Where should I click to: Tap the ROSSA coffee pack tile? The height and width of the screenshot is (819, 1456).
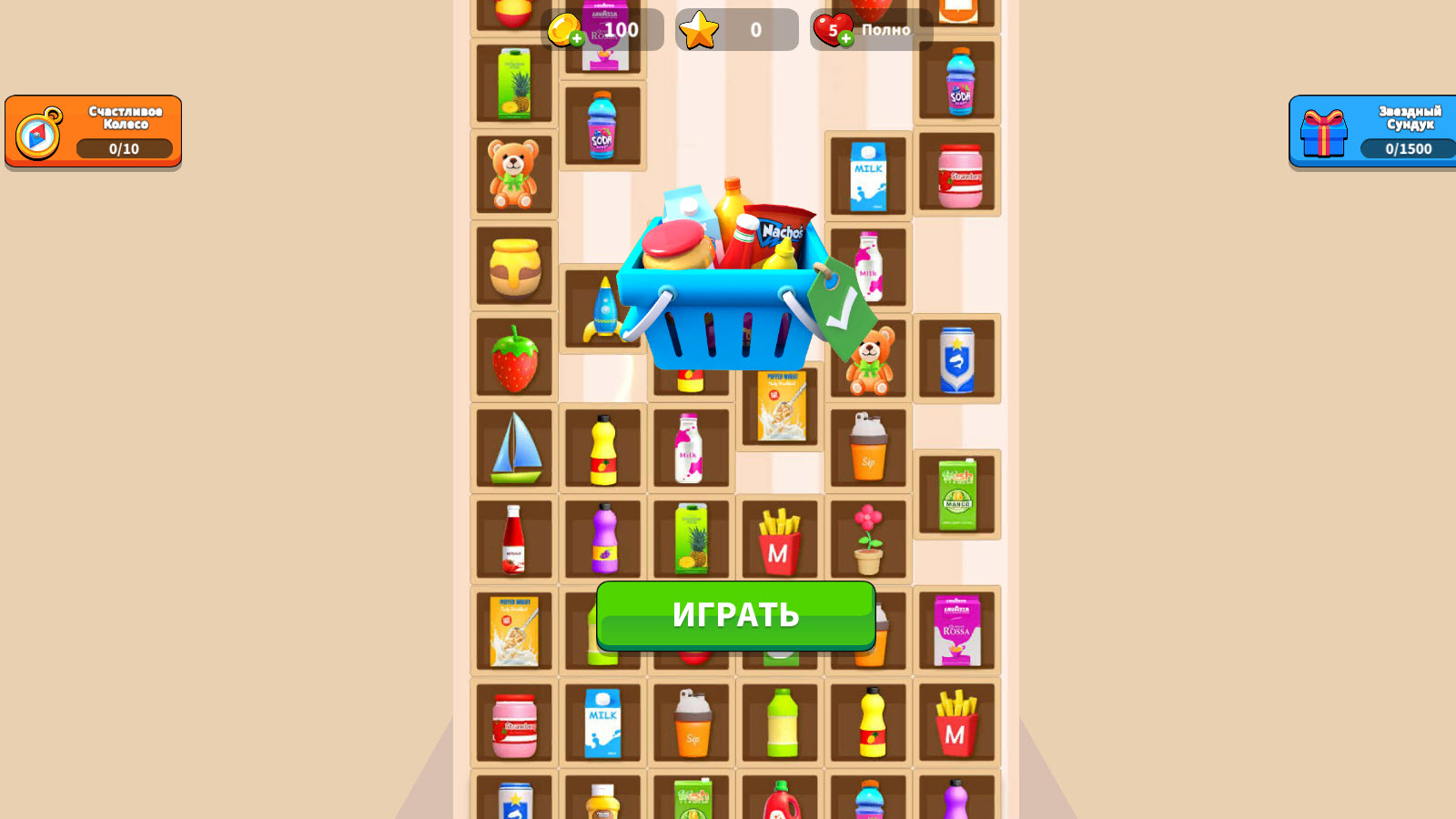[958, 631]
